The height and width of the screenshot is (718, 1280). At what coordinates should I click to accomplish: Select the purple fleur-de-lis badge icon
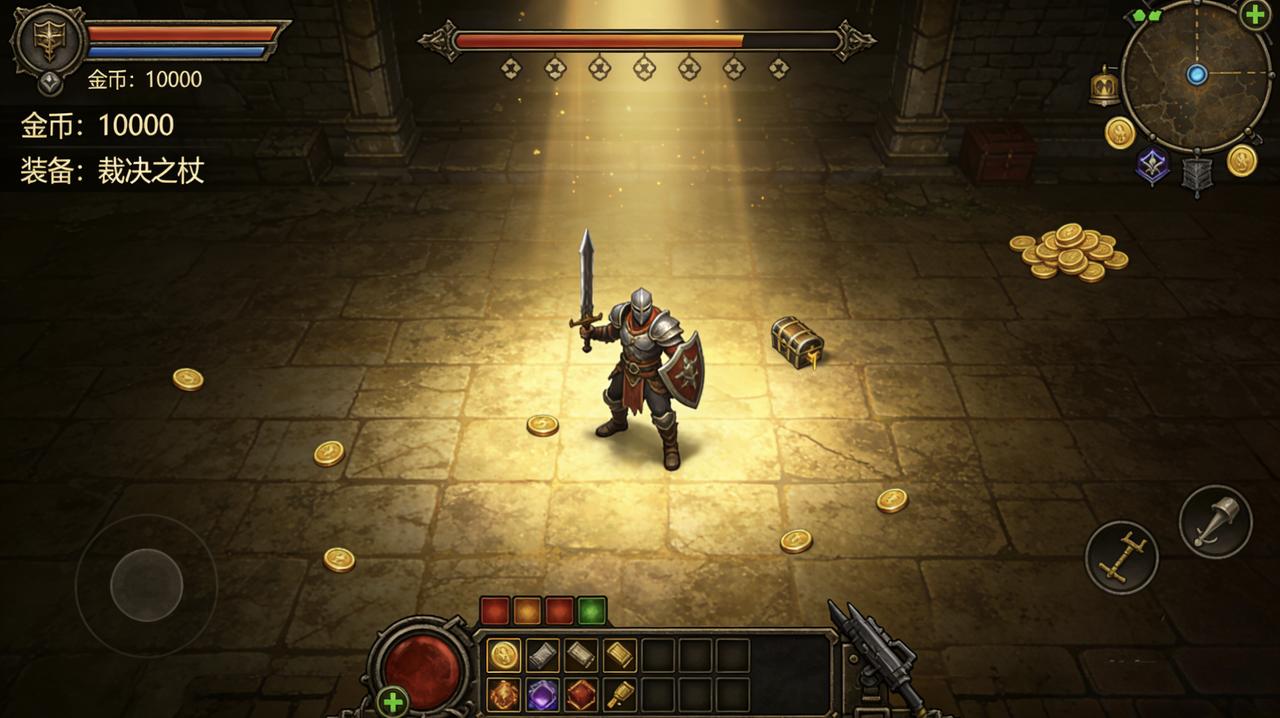1152,166
